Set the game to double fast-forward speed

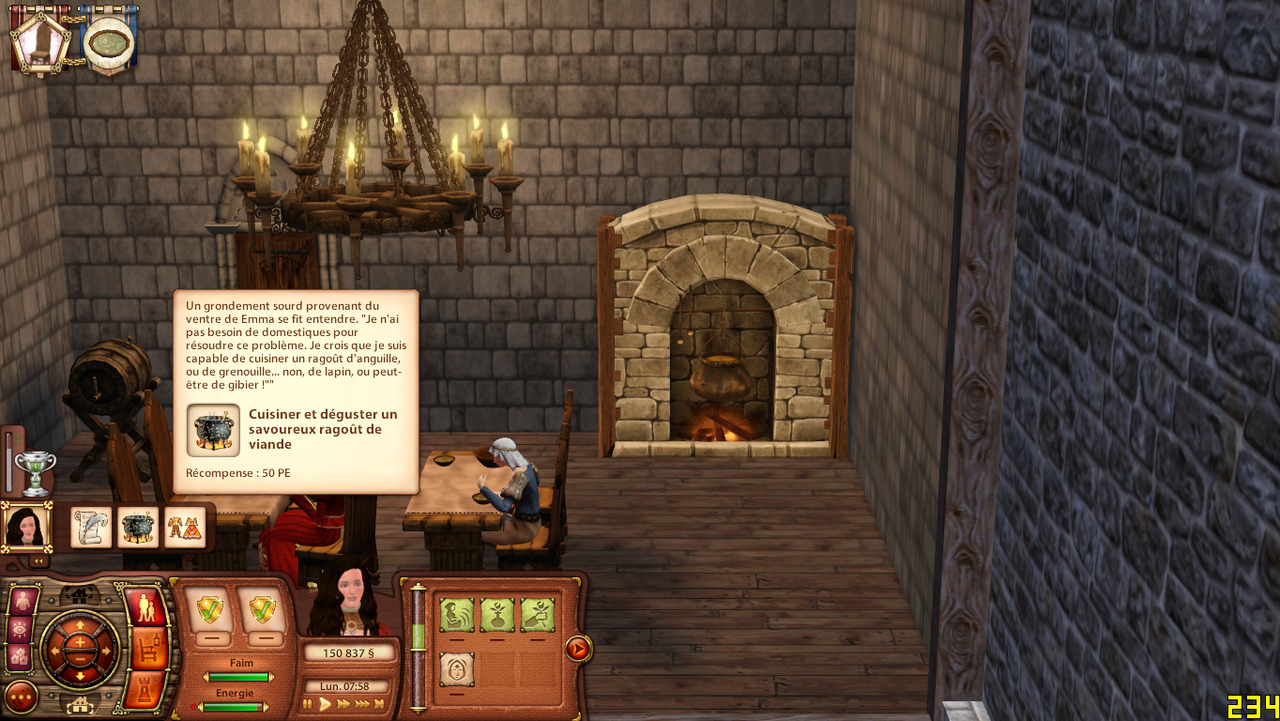343,704
